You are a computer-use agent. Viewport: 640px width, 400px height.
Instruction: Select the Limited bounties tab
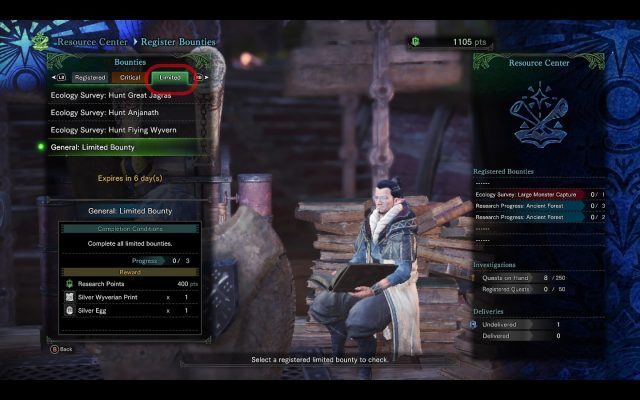[170, 77]
